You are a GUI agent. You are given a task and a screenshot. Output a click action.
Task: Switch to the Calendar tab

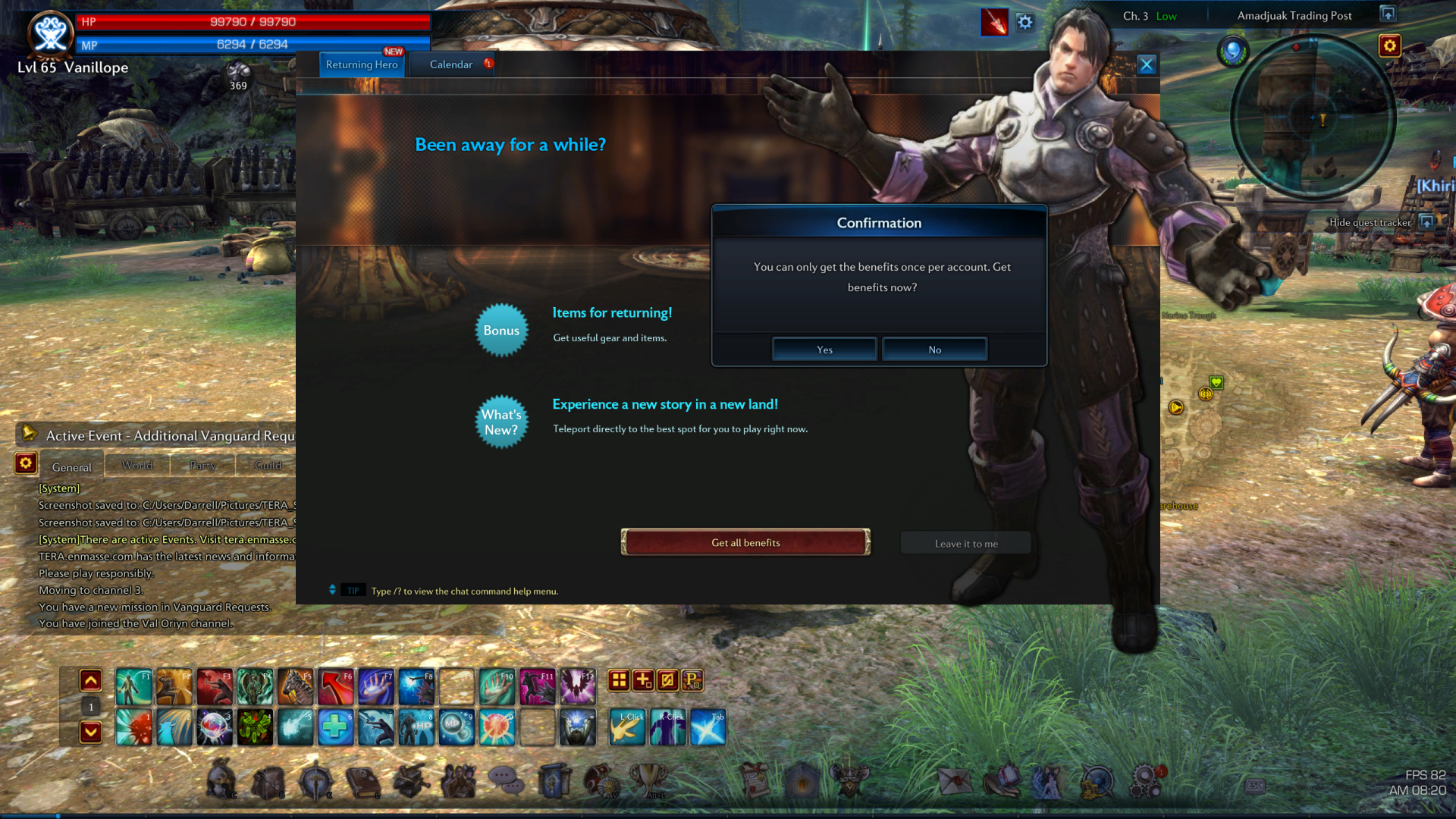[451, 64]
